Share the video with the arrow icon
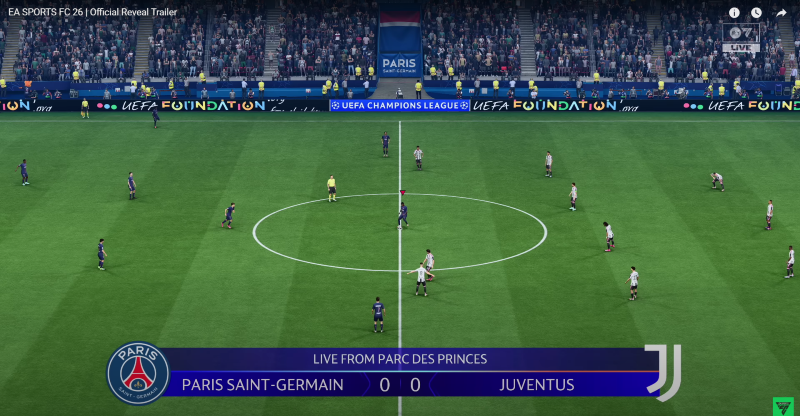Screen dimensions: 800x416 tap(781, 13)
